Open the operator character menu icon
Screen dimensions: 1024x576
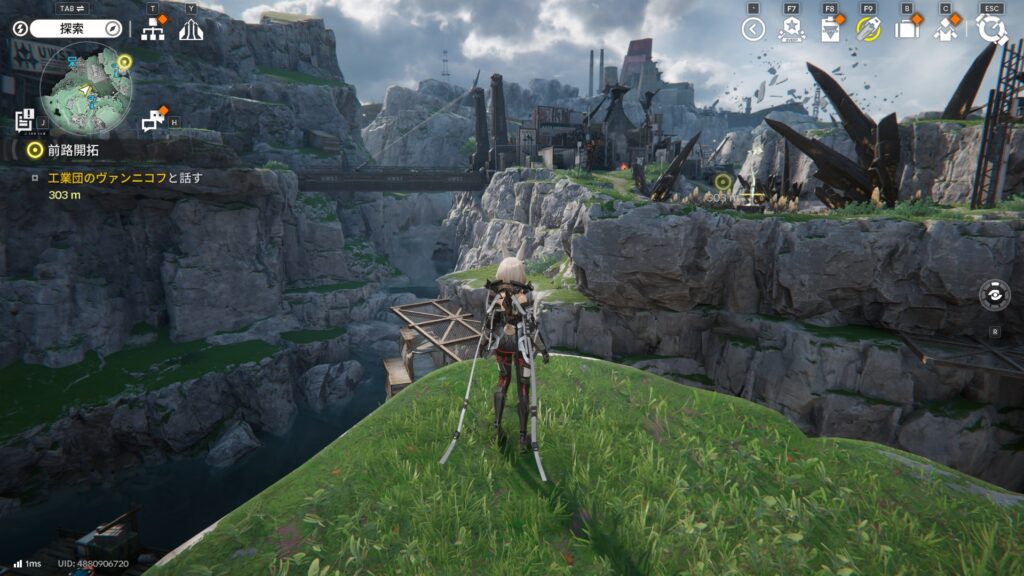946,29
